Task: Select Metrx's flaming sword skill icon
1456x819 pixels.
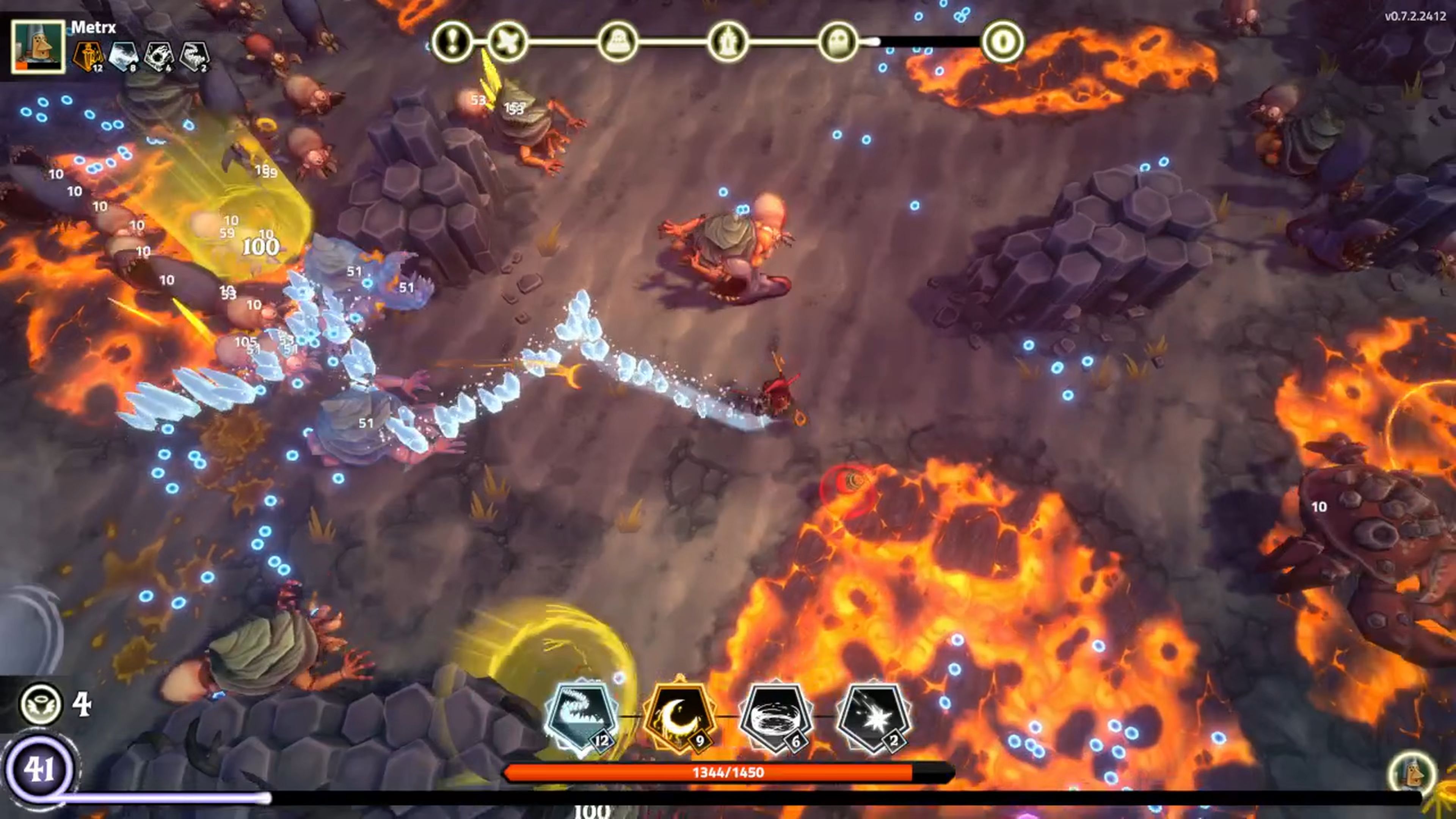Action: coord(88,56)
